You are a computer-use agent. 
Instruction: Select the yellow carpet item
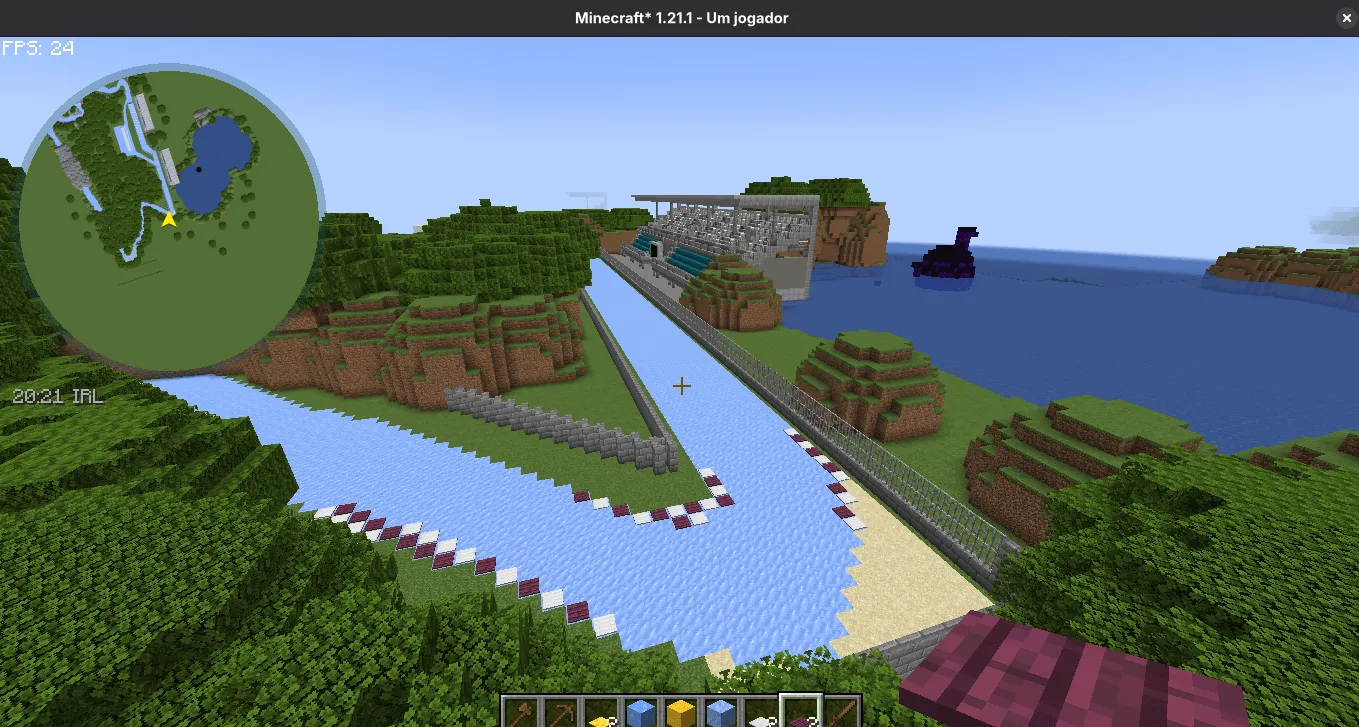(x=603, y=712)
